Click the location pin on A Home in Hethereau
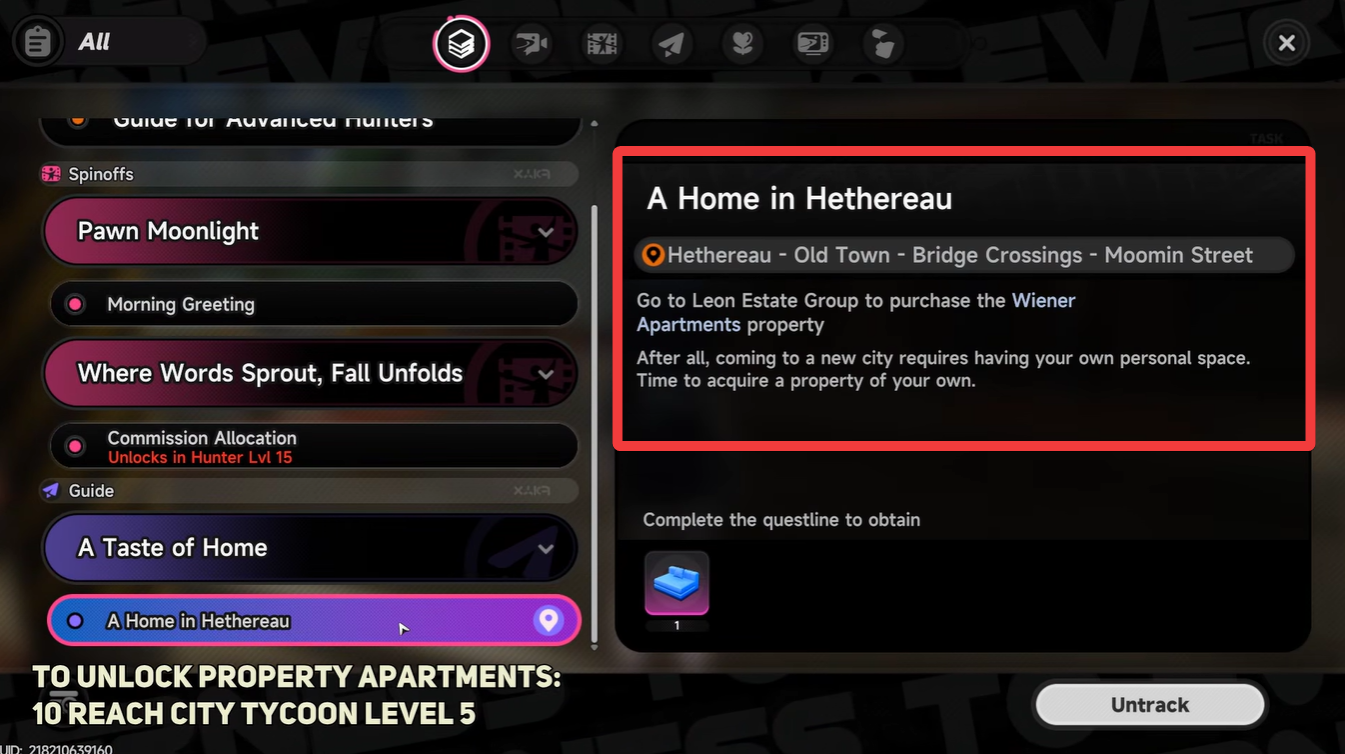Viewport: 1345px width, 754px height. (548, 620)
